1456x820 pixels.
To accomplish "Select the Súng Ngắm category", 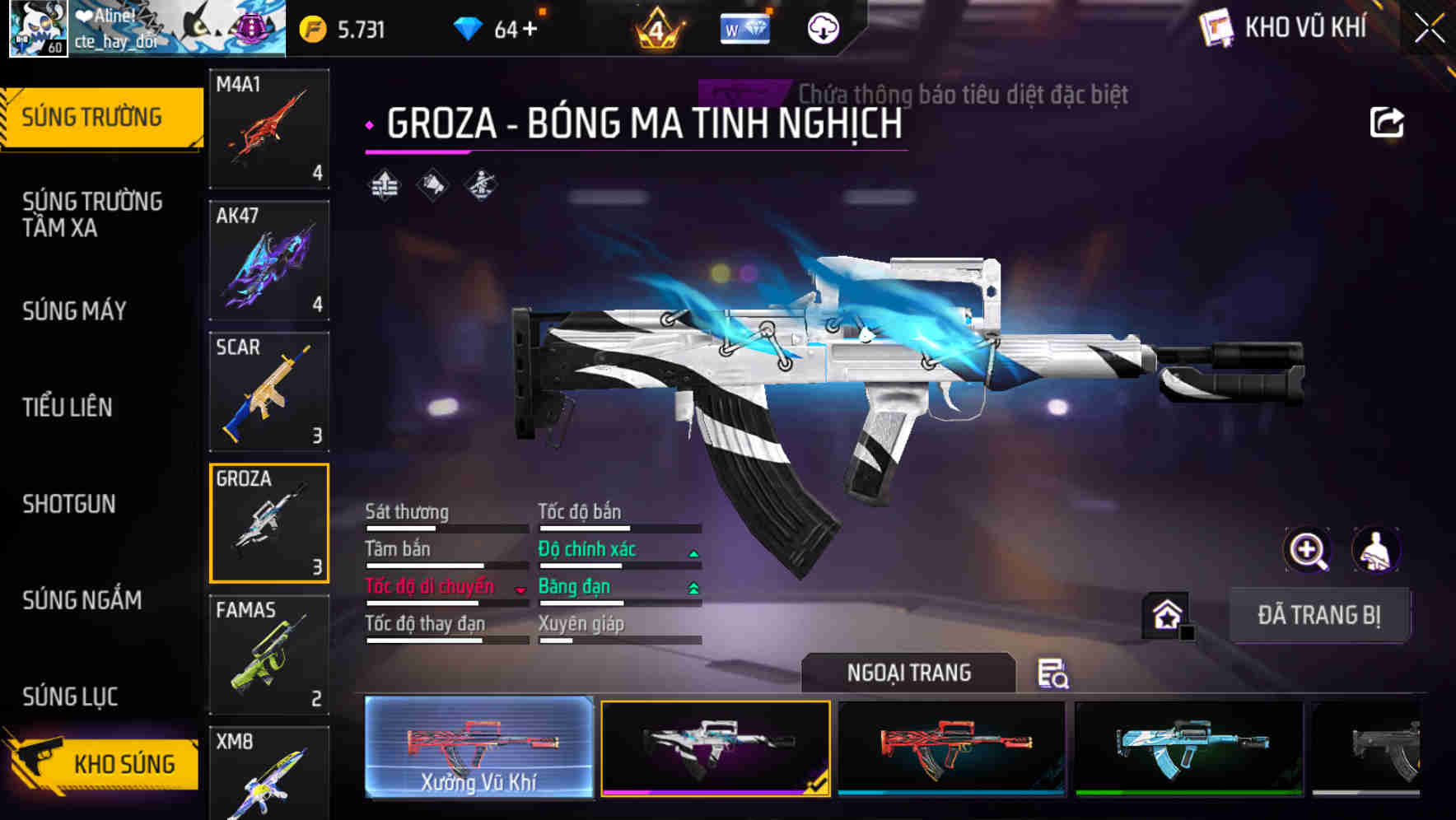I will (82, 600).
